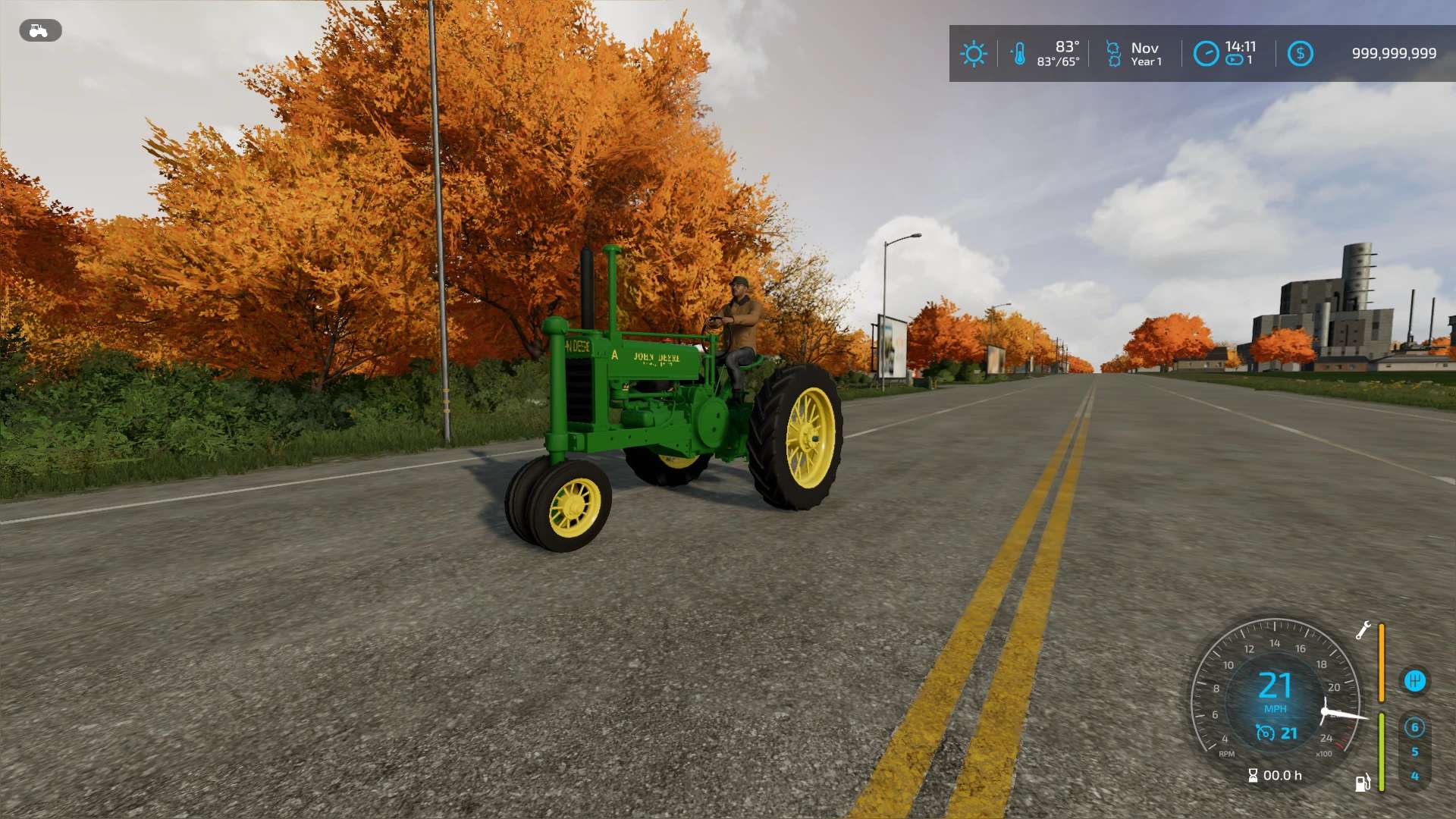Select gear number 5
Screen dimensions: 1456x819
click(1415, 751)
